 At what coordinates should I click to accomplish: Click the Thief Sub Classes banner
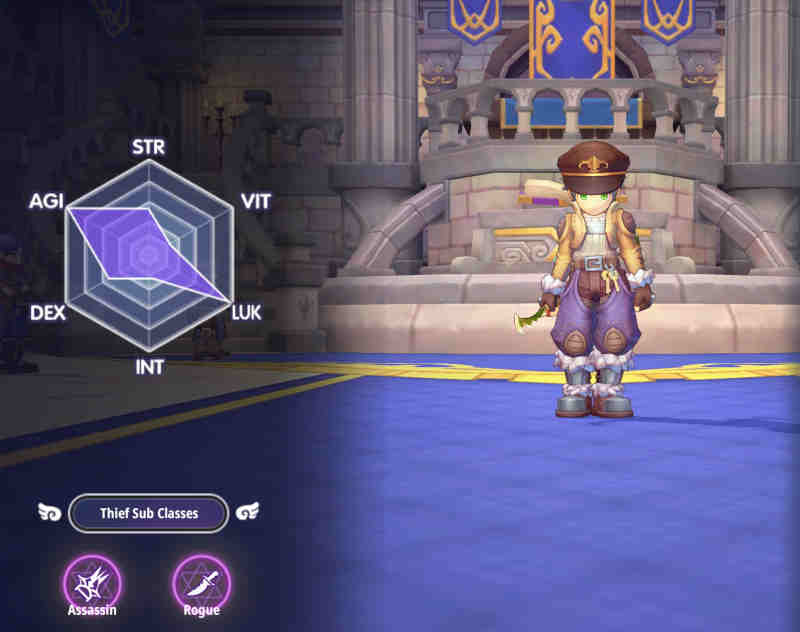[x=148, y=513]
